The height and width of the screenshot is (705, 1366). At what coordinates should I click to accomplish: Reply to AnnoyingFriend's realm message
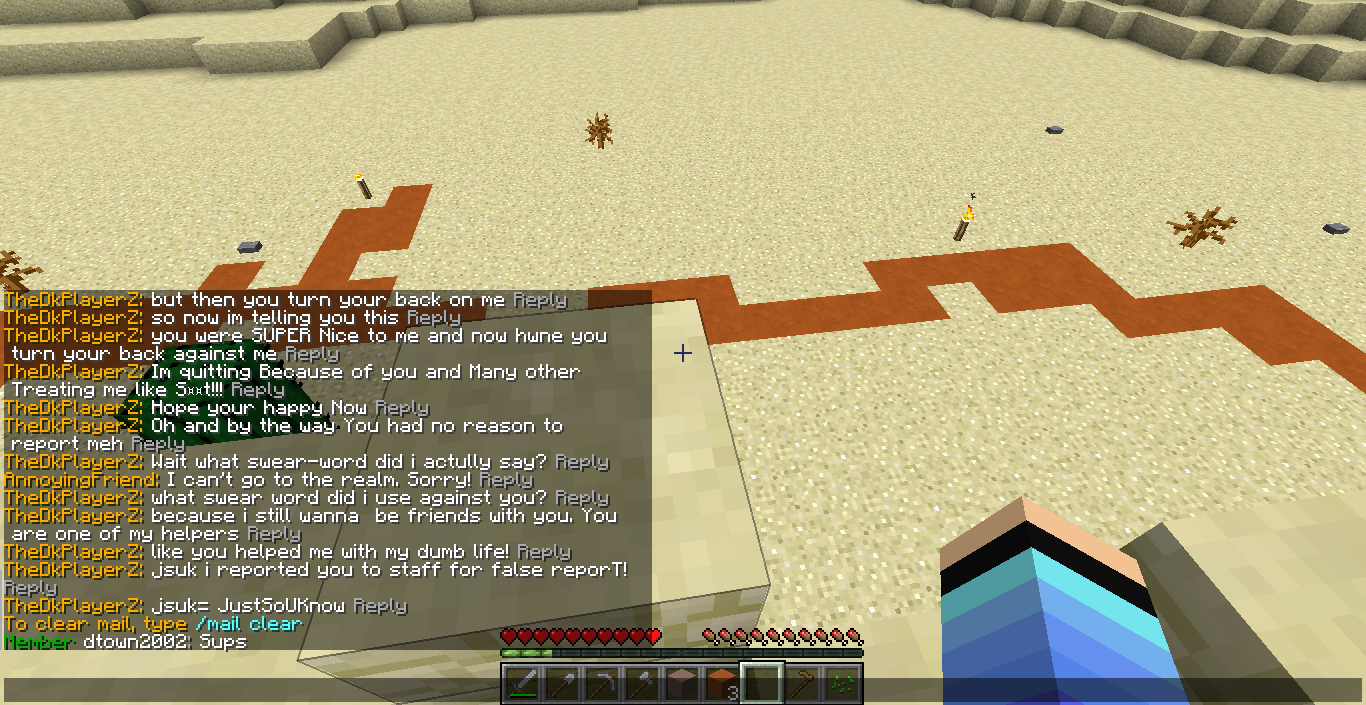coord(505,480)
